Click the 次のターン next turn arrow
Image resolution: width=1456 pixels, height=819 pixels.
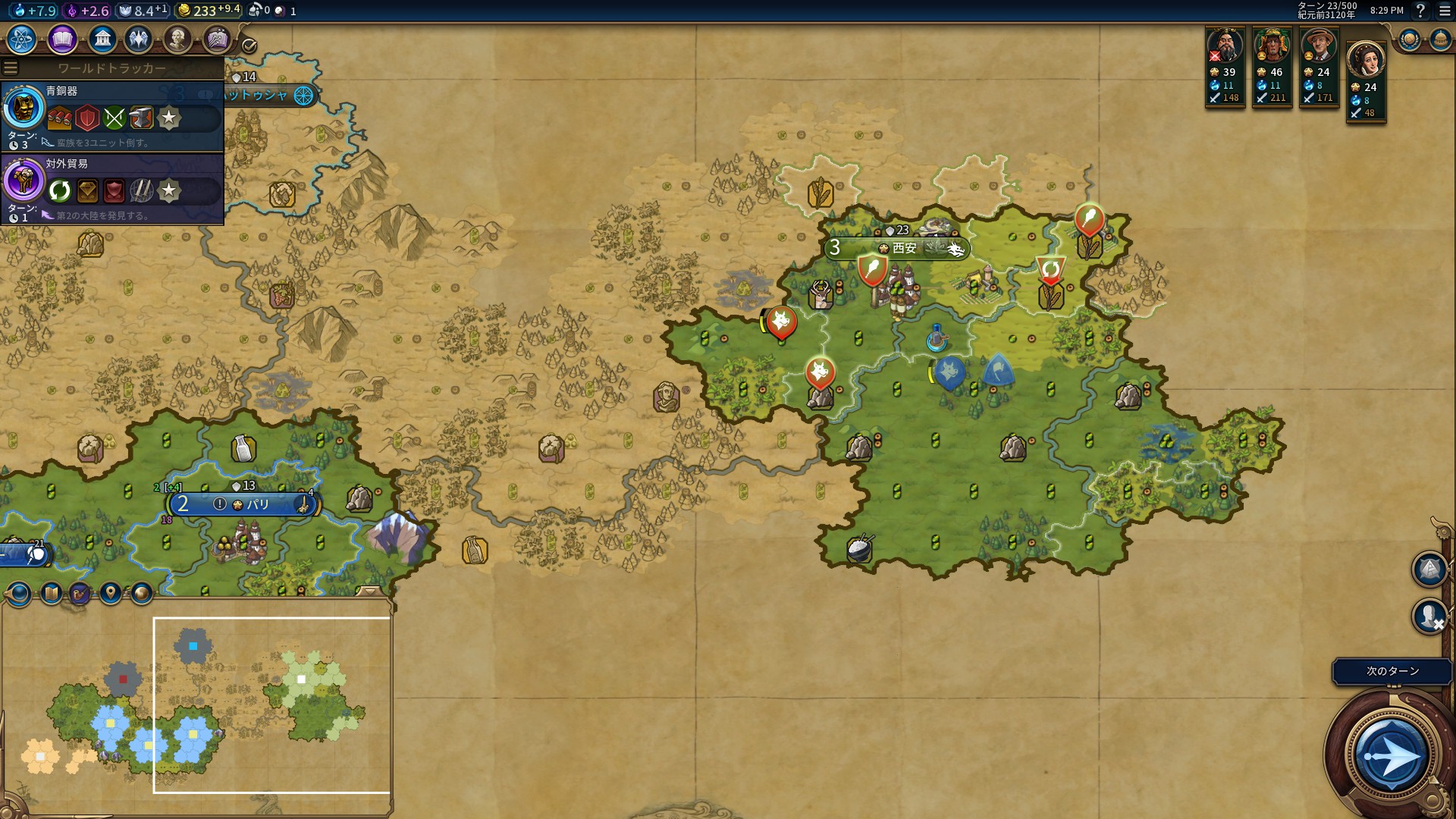1391,756
